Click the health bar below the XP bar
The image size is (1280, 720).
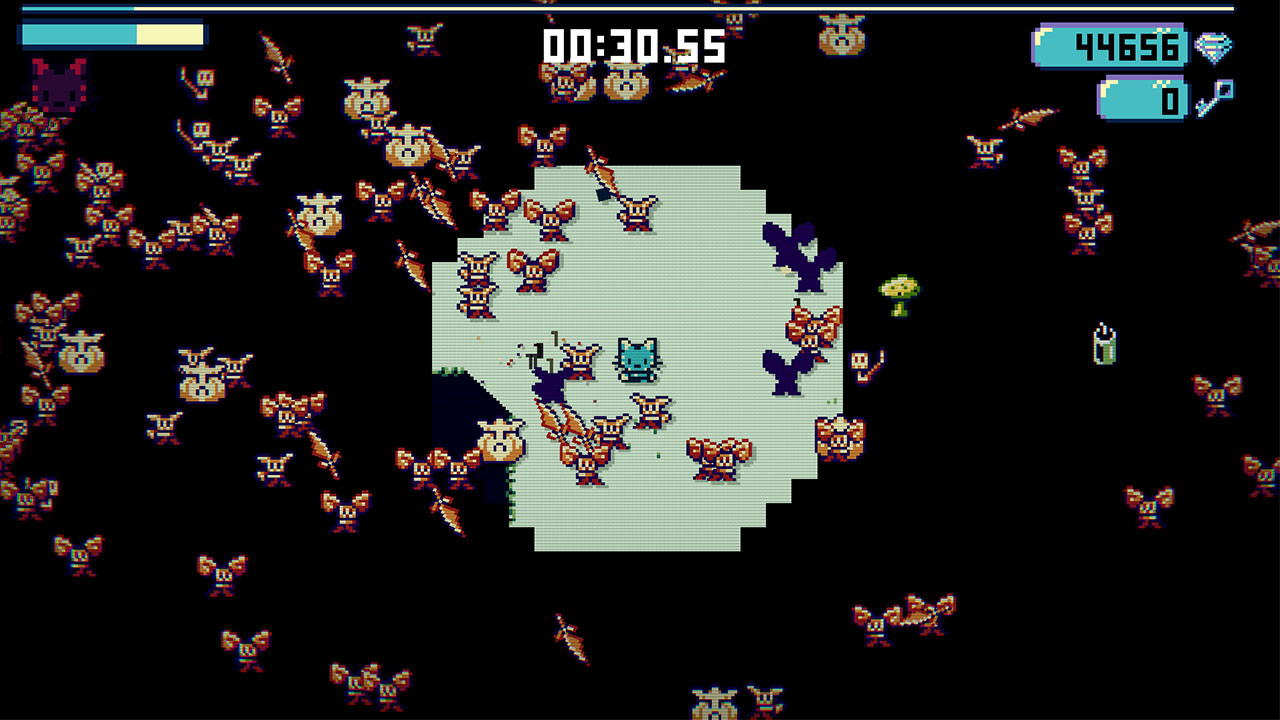click(80, 35)
